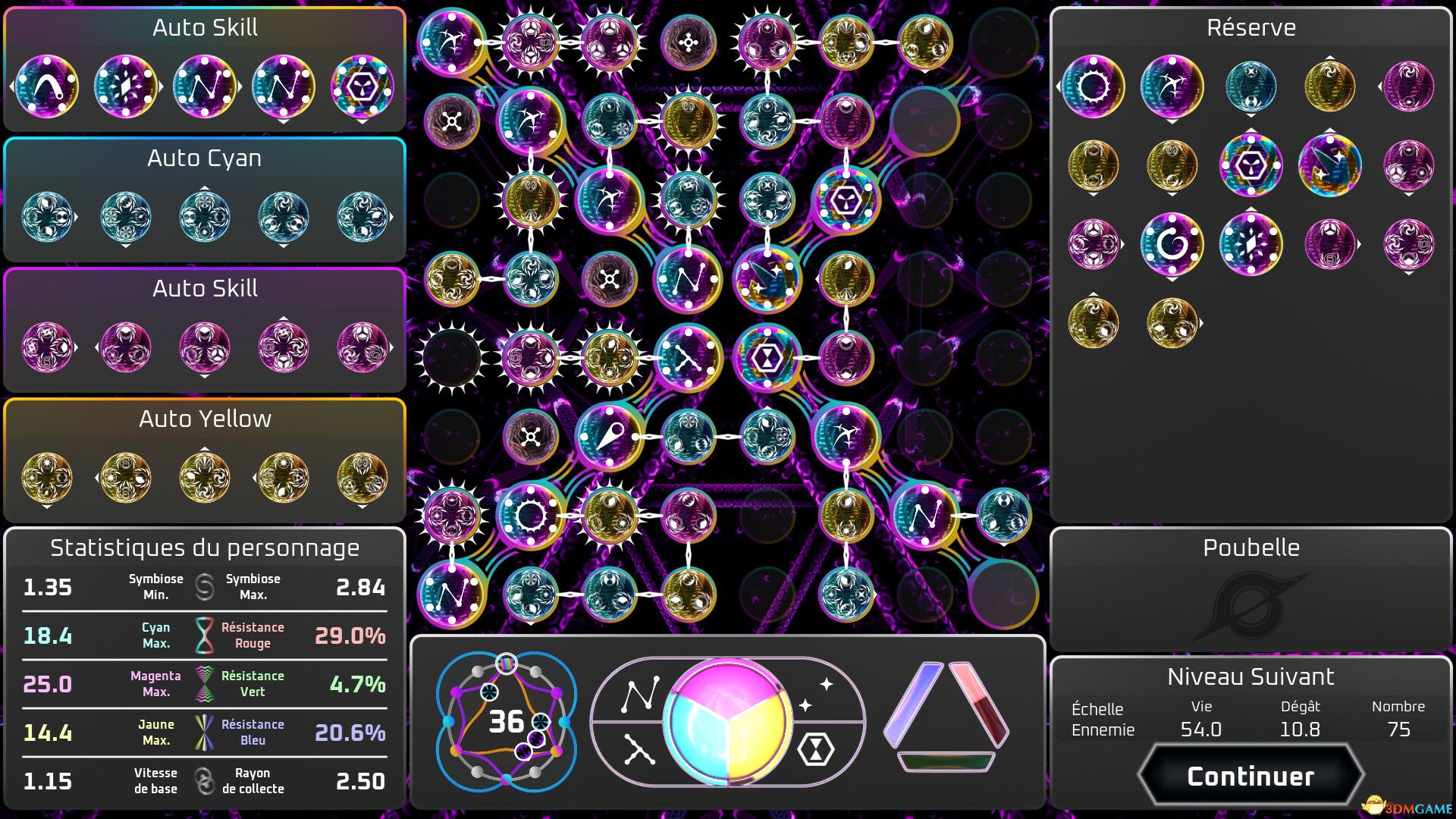This screenshot has width=1456, height=819.
Task: Click the Réserve panel header
Action: (1250, 27)
